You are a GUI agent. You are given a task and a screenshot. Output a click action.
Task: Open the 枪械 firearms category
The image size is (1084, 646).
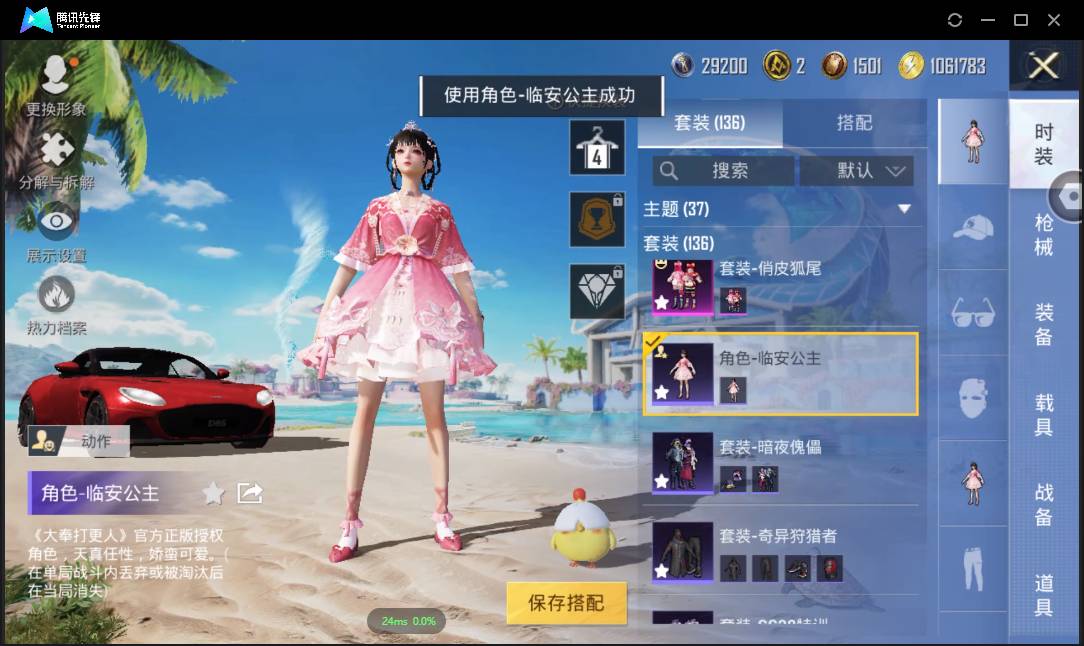(x=1044, y=235)
